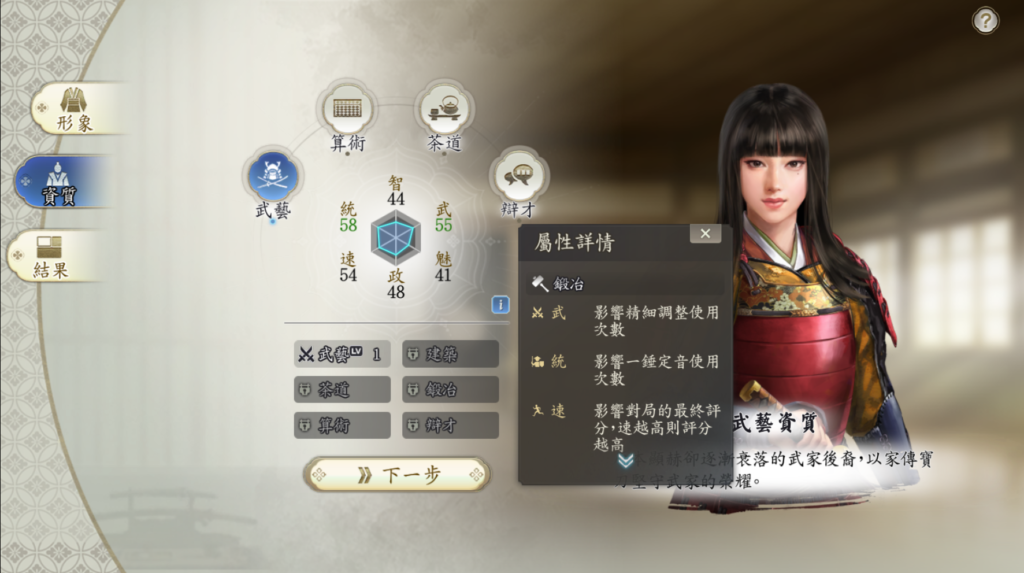This screenshot has width=1024, height=573.
Task: Click the blue info icon
Action: pyautogui.click(x=500, y=305)
